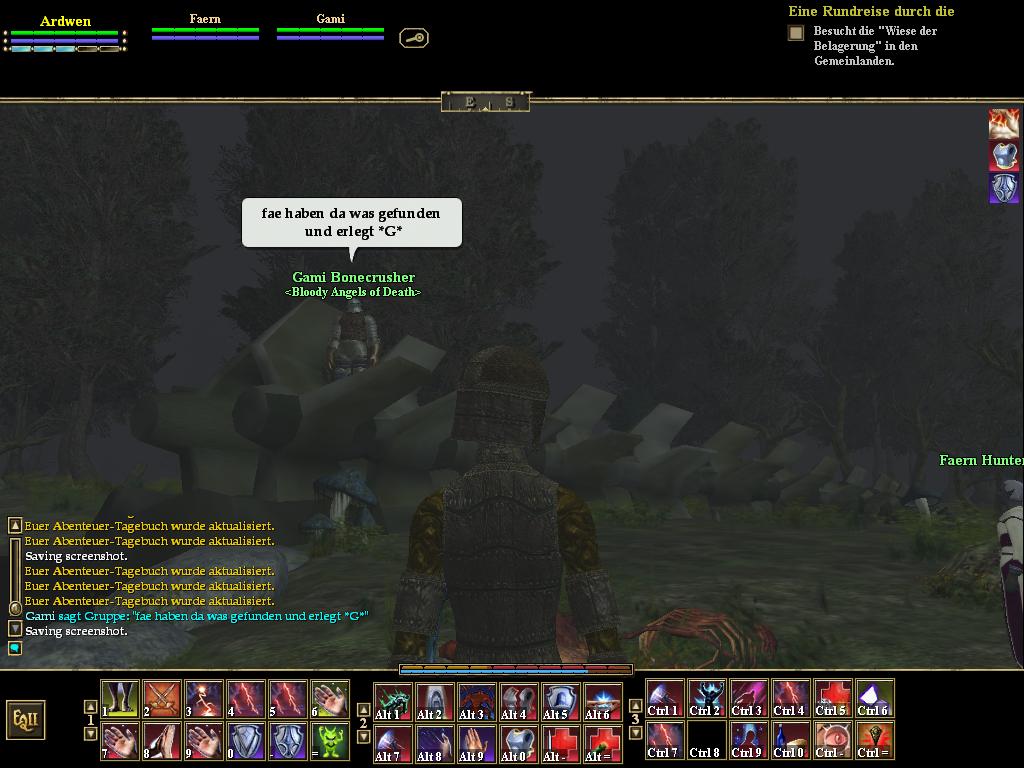1024x768 pixels.
Task: Trigger the green goblin icon in the = slot
Action: (330, 742)
